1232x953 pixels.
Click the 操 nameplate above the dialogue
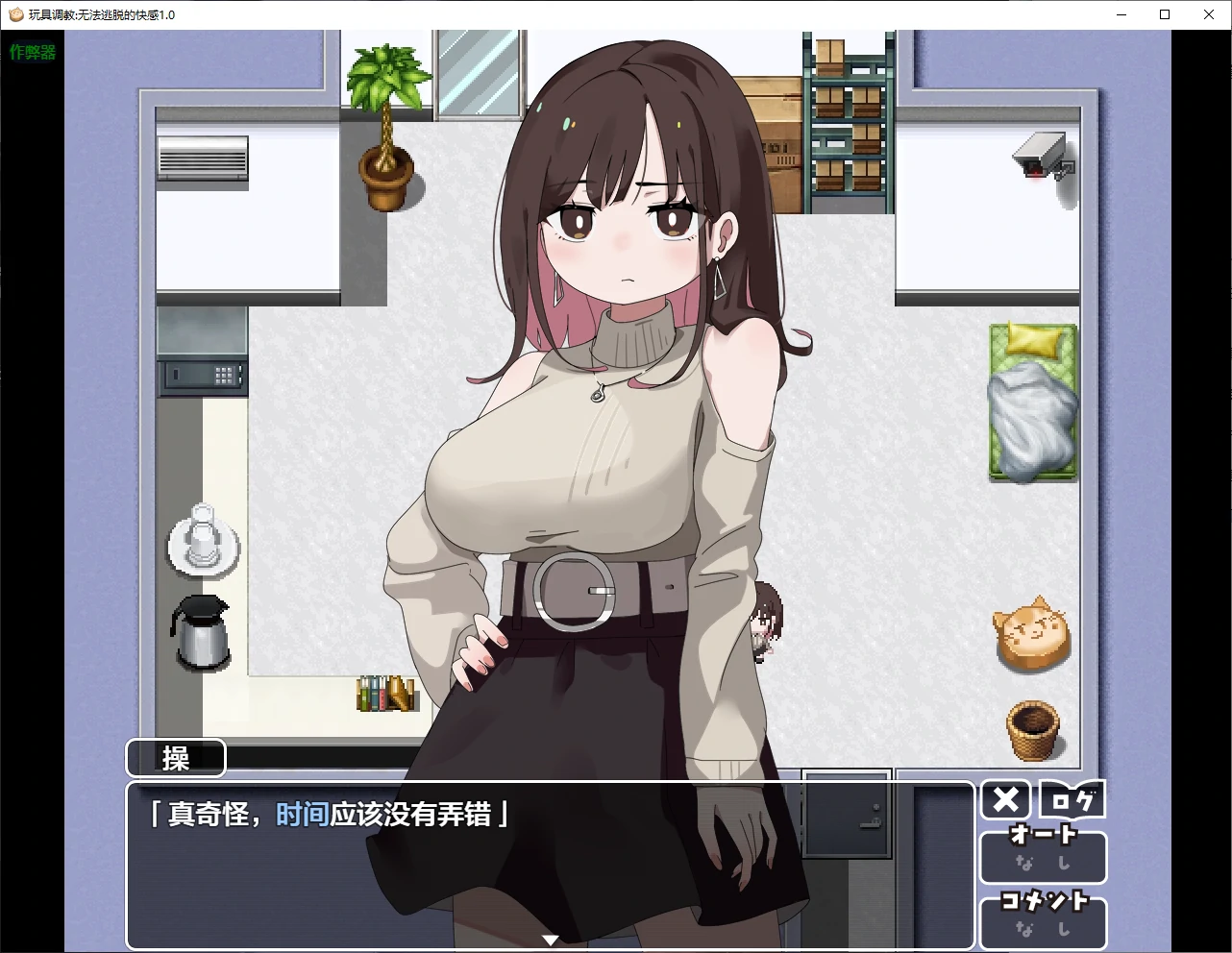(175, 758)
